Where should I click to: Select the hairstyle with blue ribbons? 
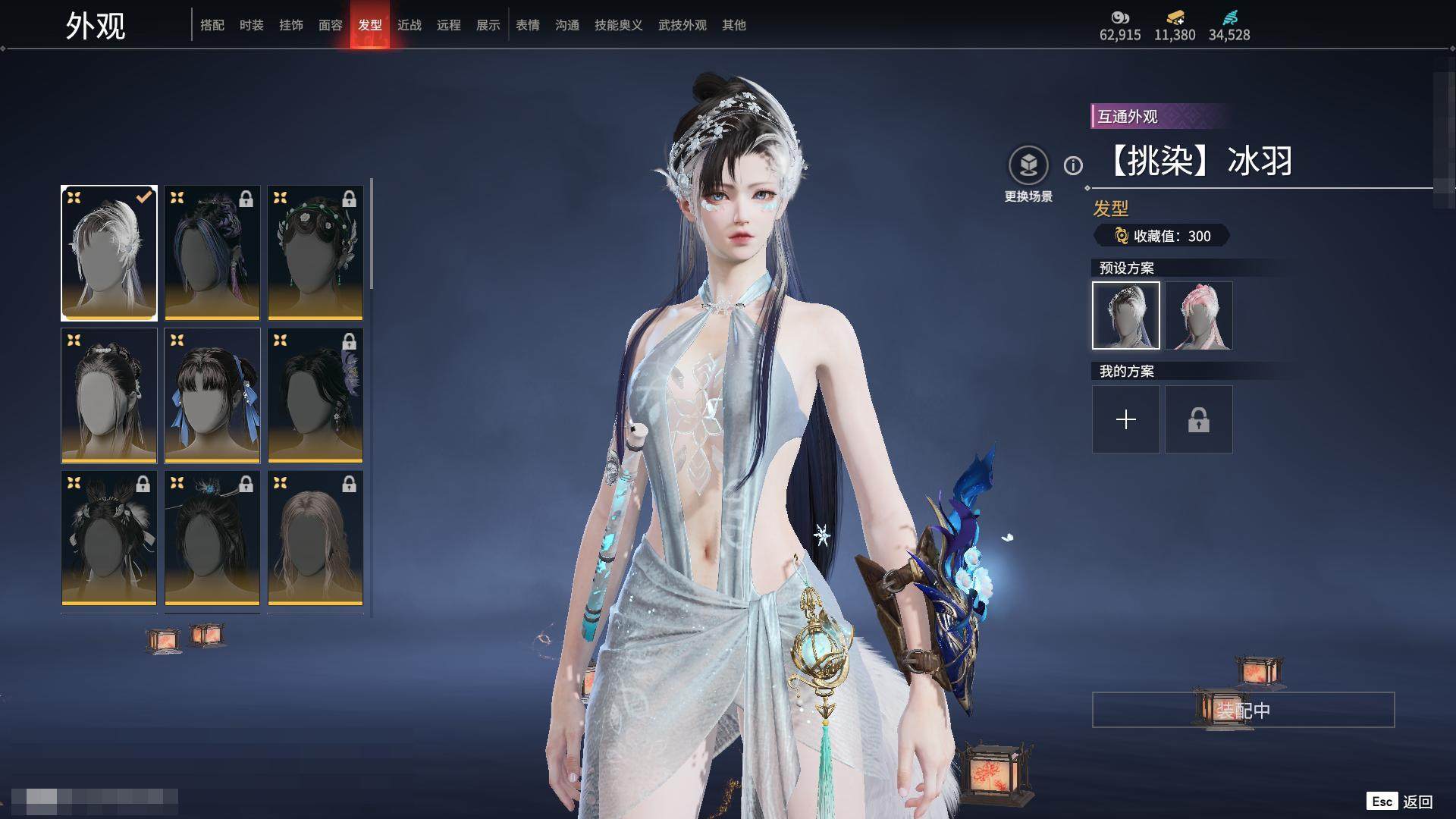212,395
